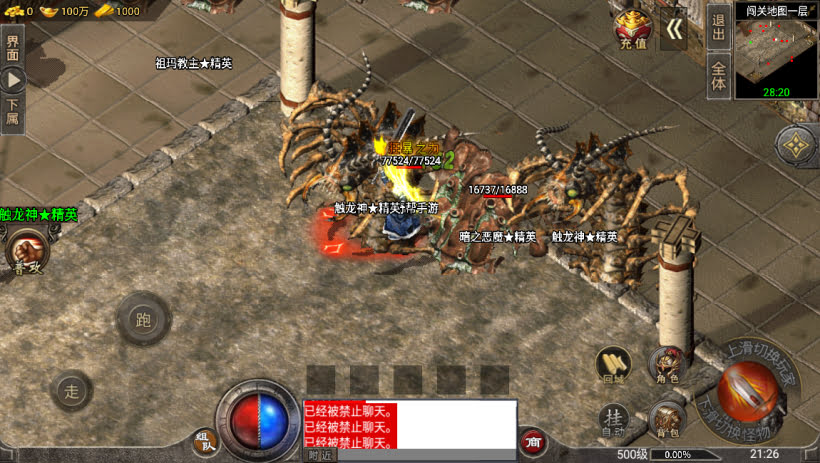Tap the four-point star compass button
This screenshot has height=463, width=820.
pos(796,146)
